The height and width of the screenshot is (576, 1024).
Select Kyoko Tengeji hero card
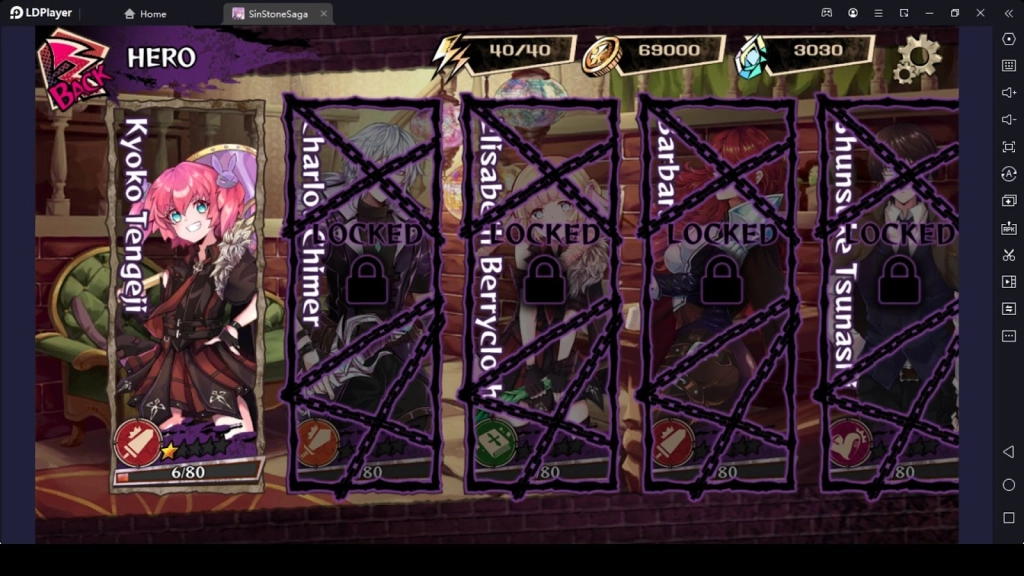pyautogui.click(x=186, y=295)
